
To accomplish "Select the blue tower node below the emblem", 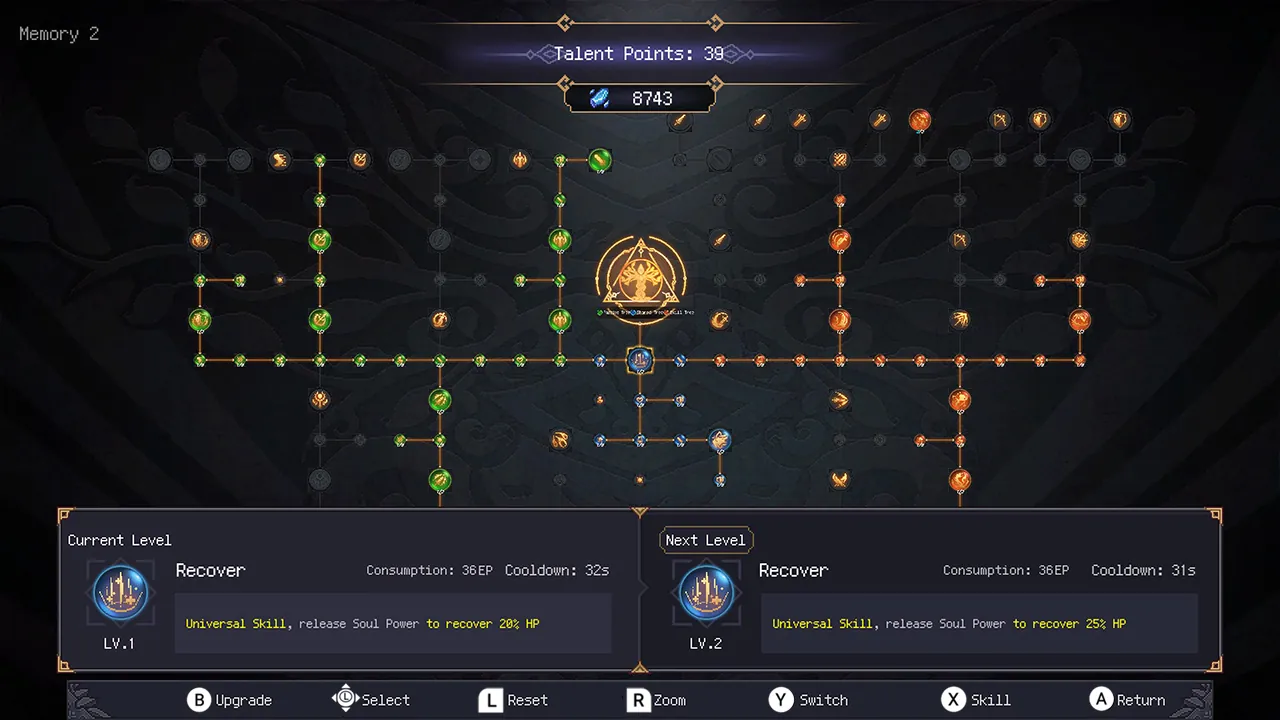I will coord(640,361).
